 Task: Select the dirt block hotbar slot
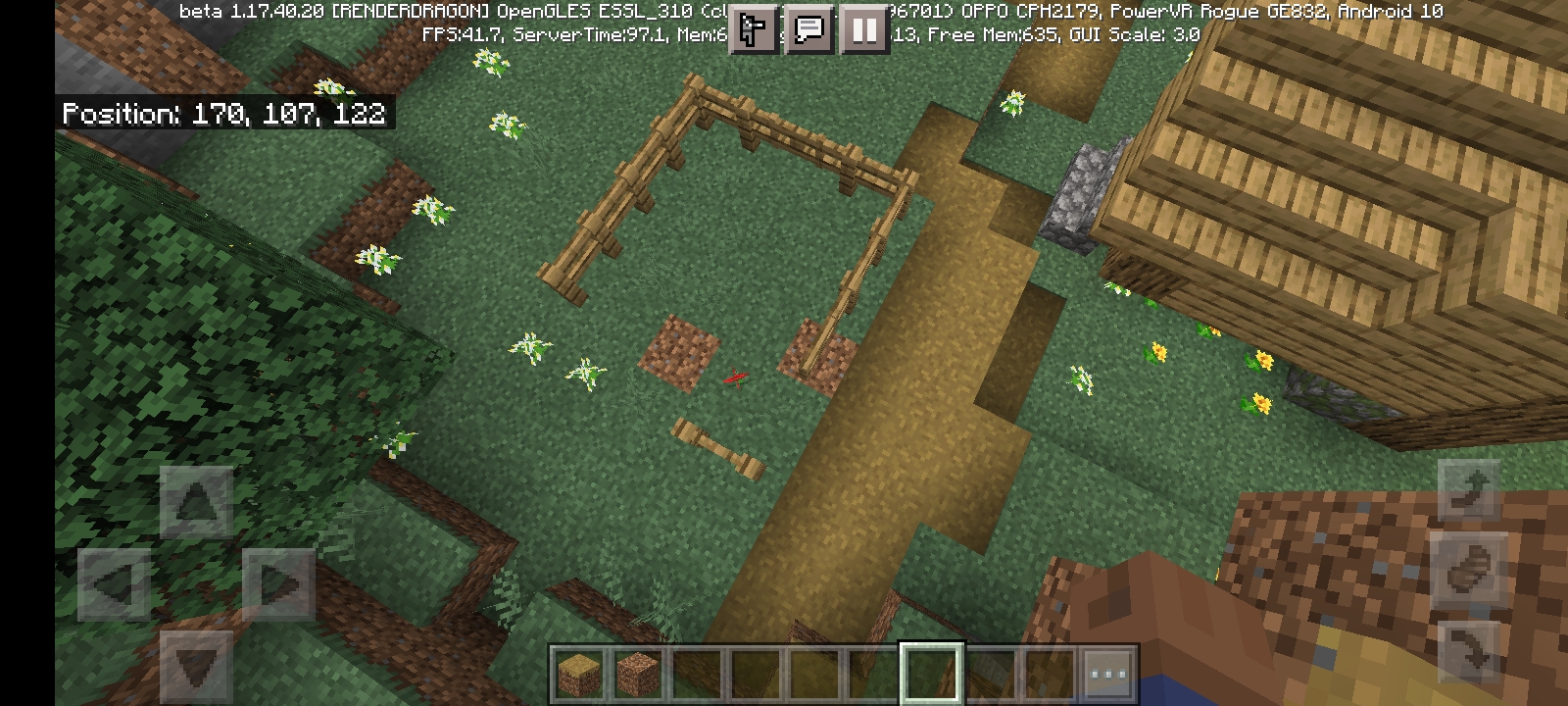click(638, 674)
